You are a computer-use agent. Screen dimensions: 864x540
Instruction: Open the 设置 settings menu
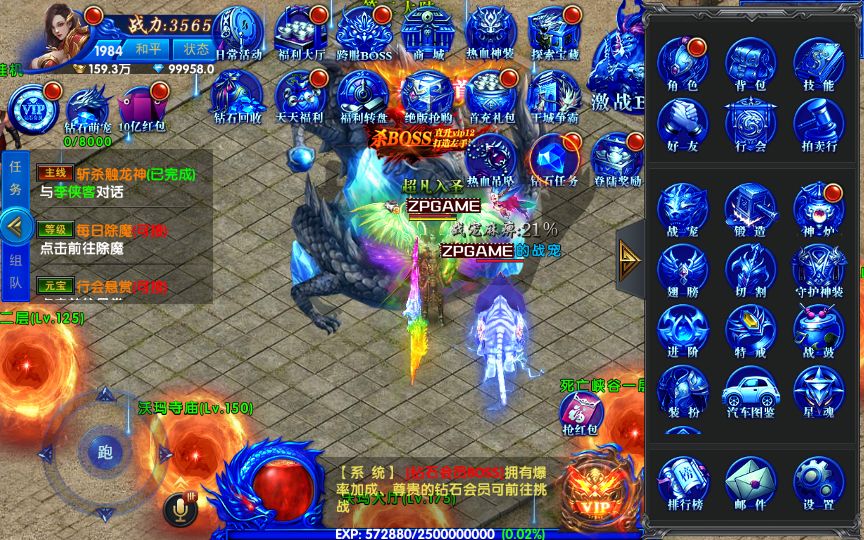(818, 482)
